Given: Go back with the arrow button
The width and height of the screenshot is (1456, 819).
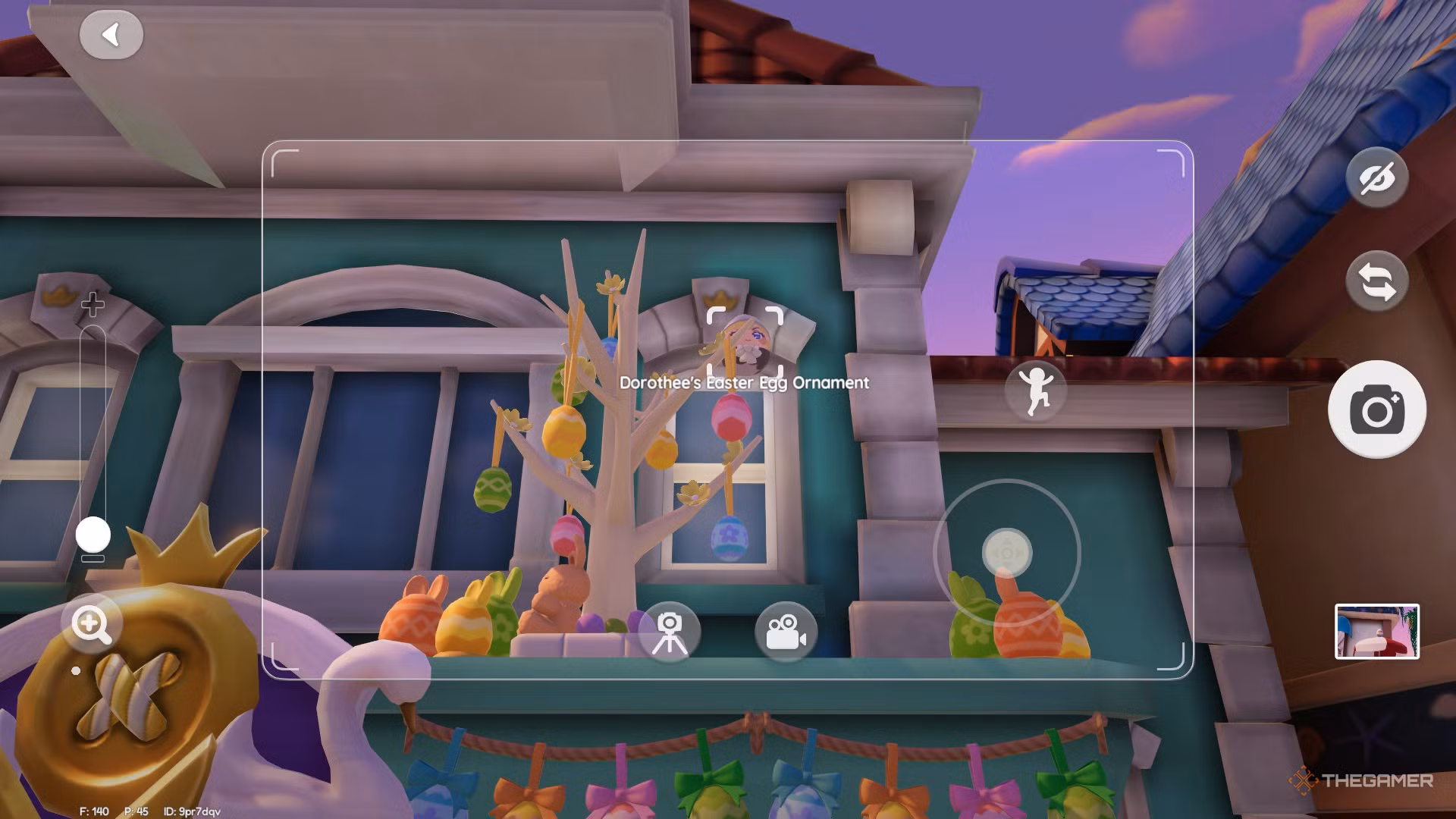Looking at the screenshot, I should tap(112, 35).
